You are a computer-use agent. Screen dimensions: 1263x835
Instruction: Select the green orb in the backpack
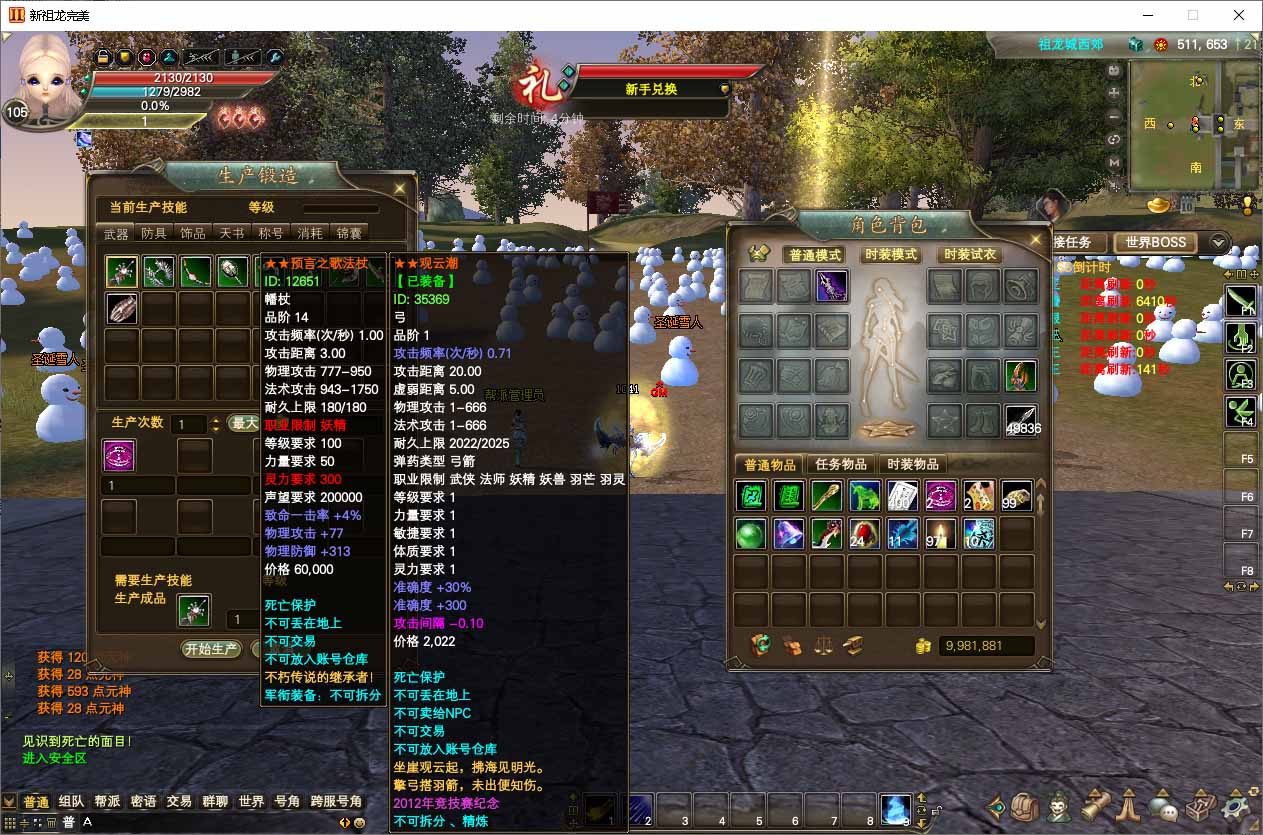pos(751,534)
